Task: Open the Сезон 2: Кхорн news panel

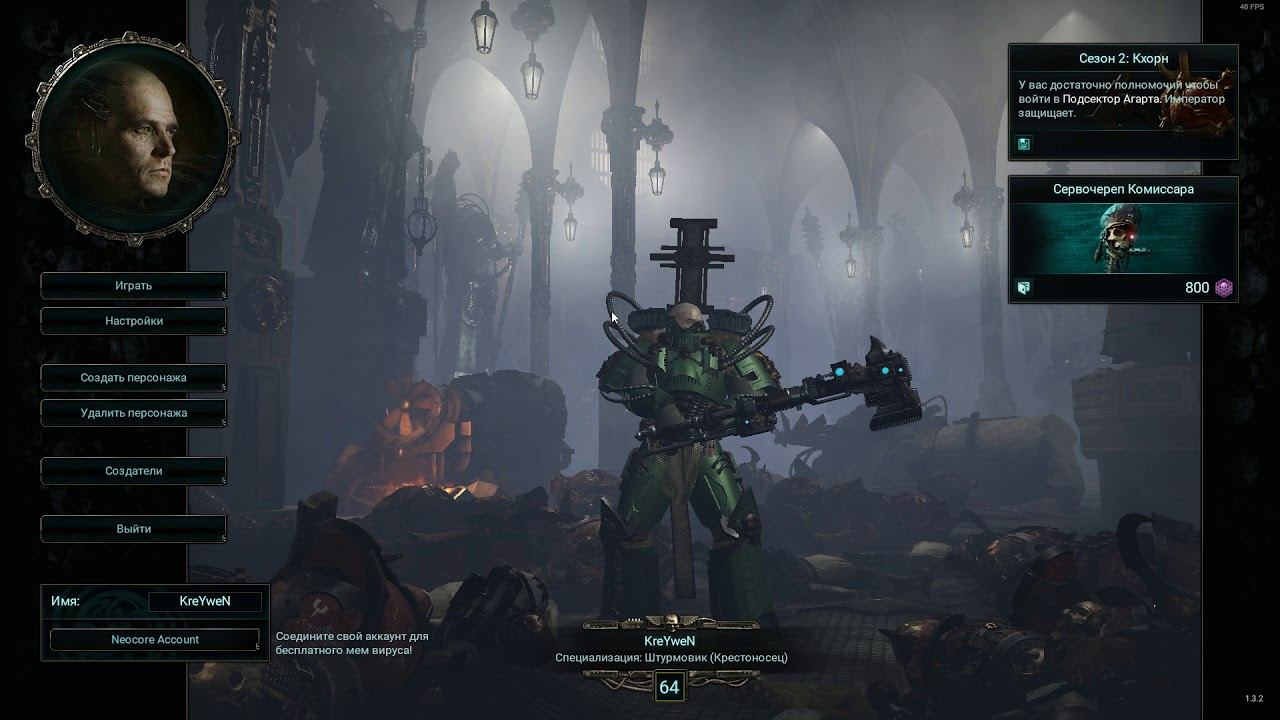Action: pos(1123,101)
